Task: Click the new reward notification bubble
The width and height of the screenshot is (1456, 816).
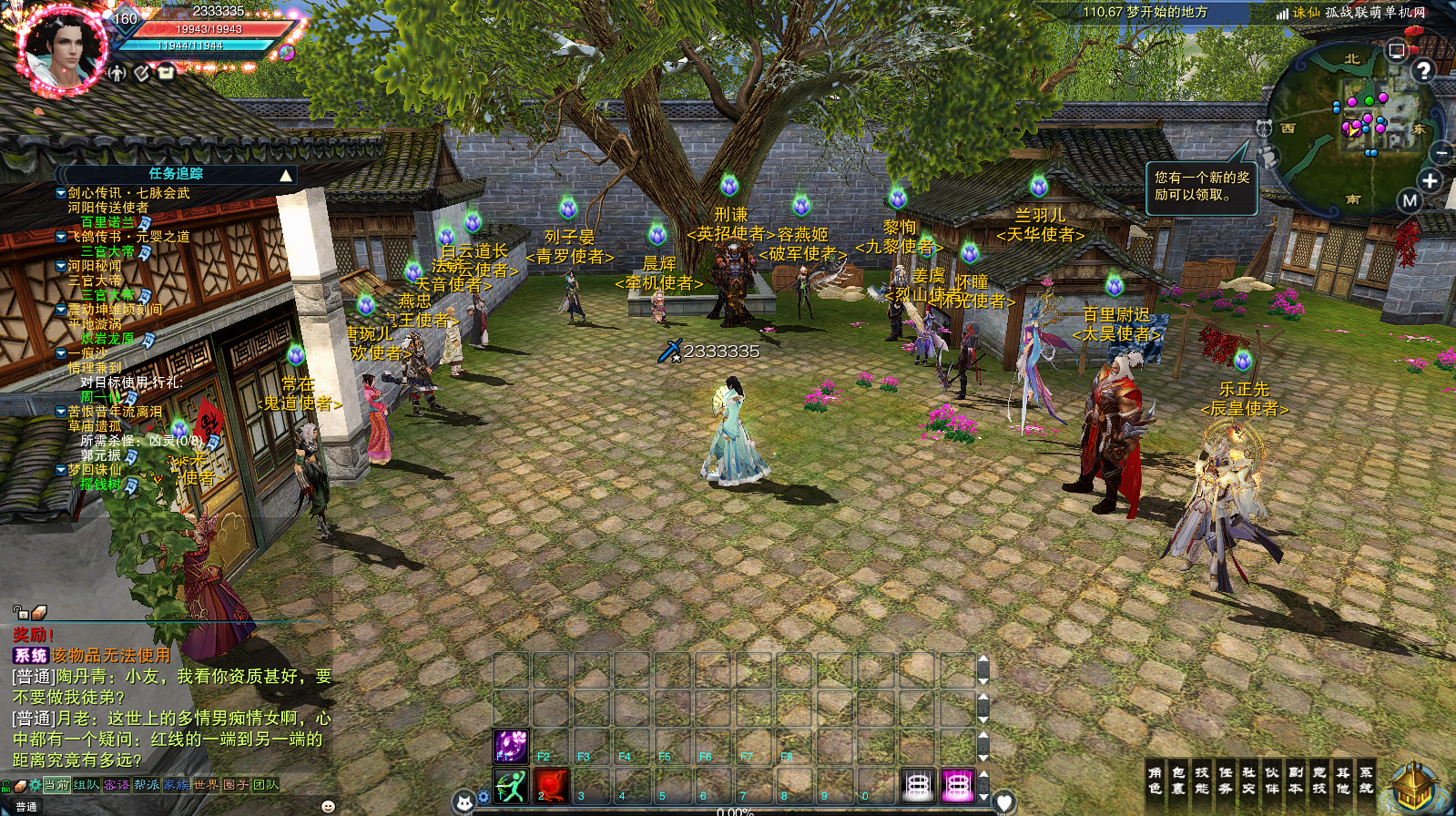Action: (1202, 187)
